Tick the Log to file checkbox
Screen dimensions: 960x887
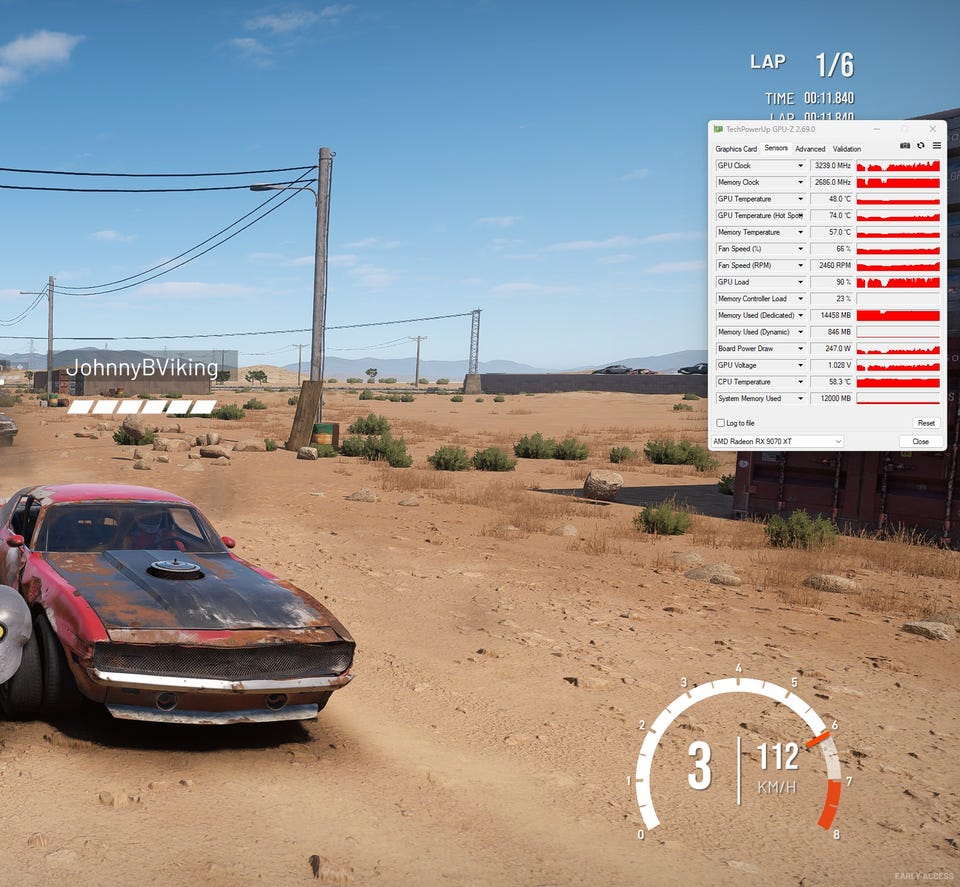pos(721,423)
